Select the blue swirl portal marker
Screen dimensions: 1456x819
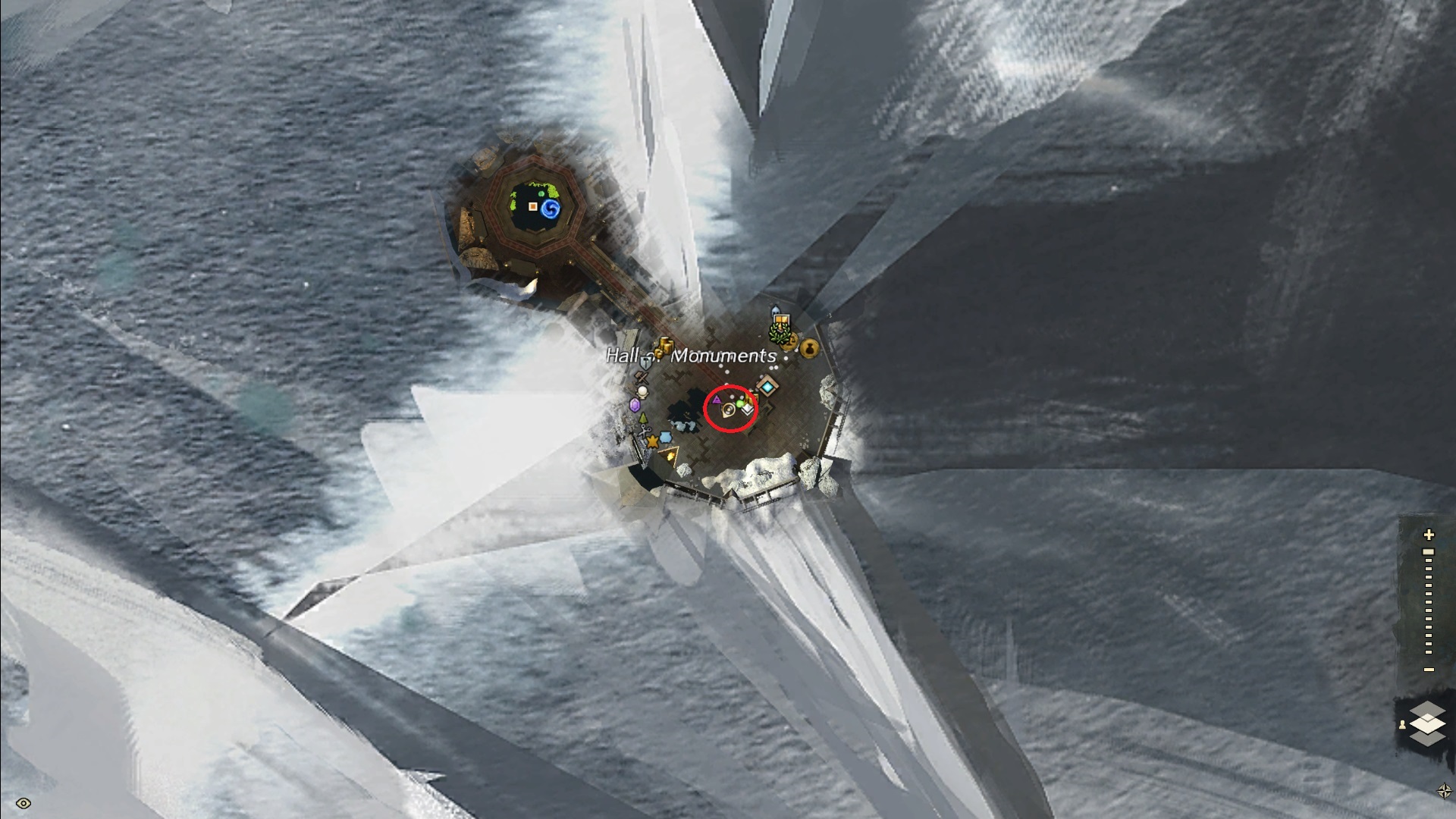pyautogui.click(x=551, y=209)
